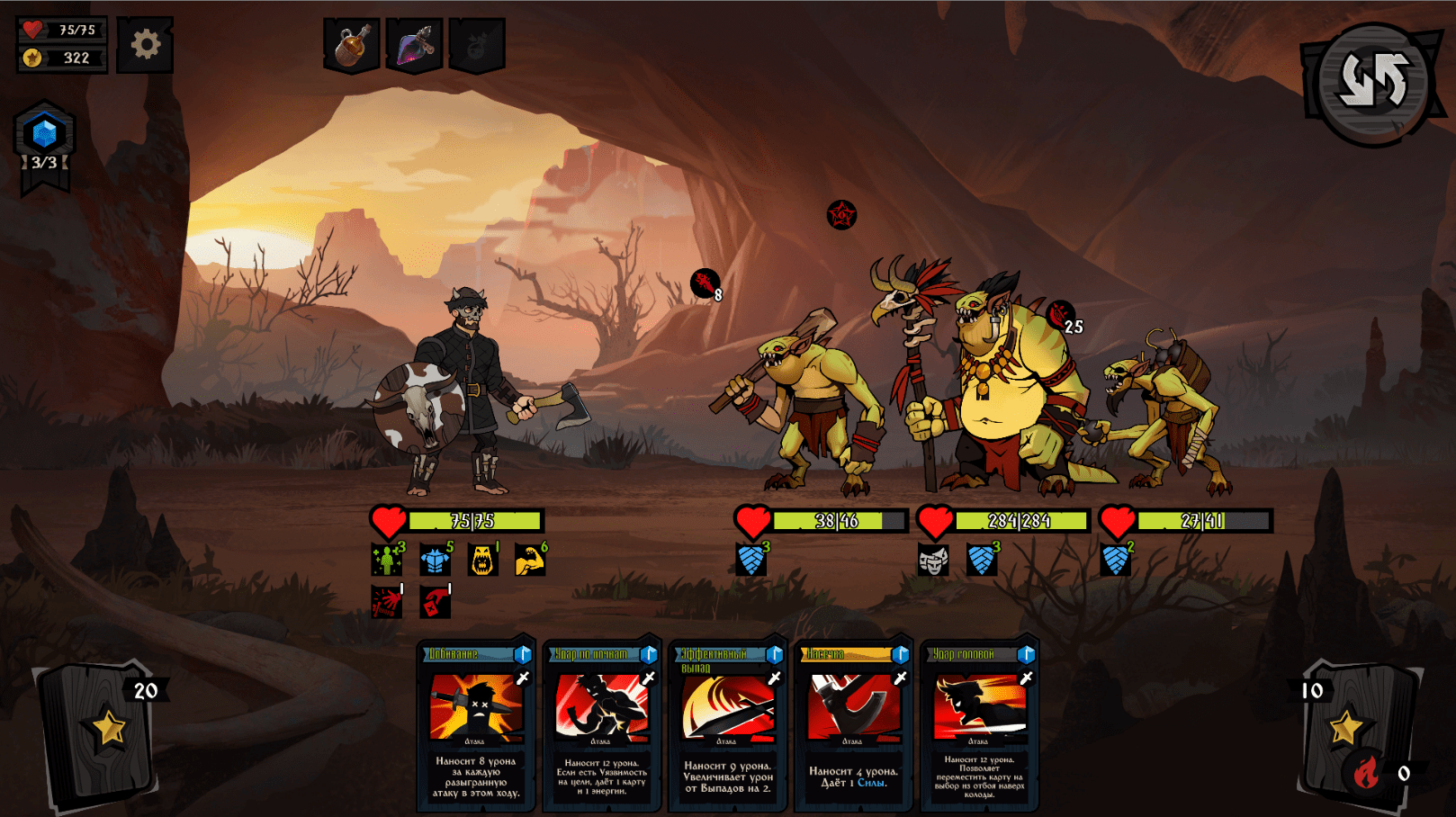Use the purple crystal potion
Viewport: 1456px width, 817px height.
[414, 45]
